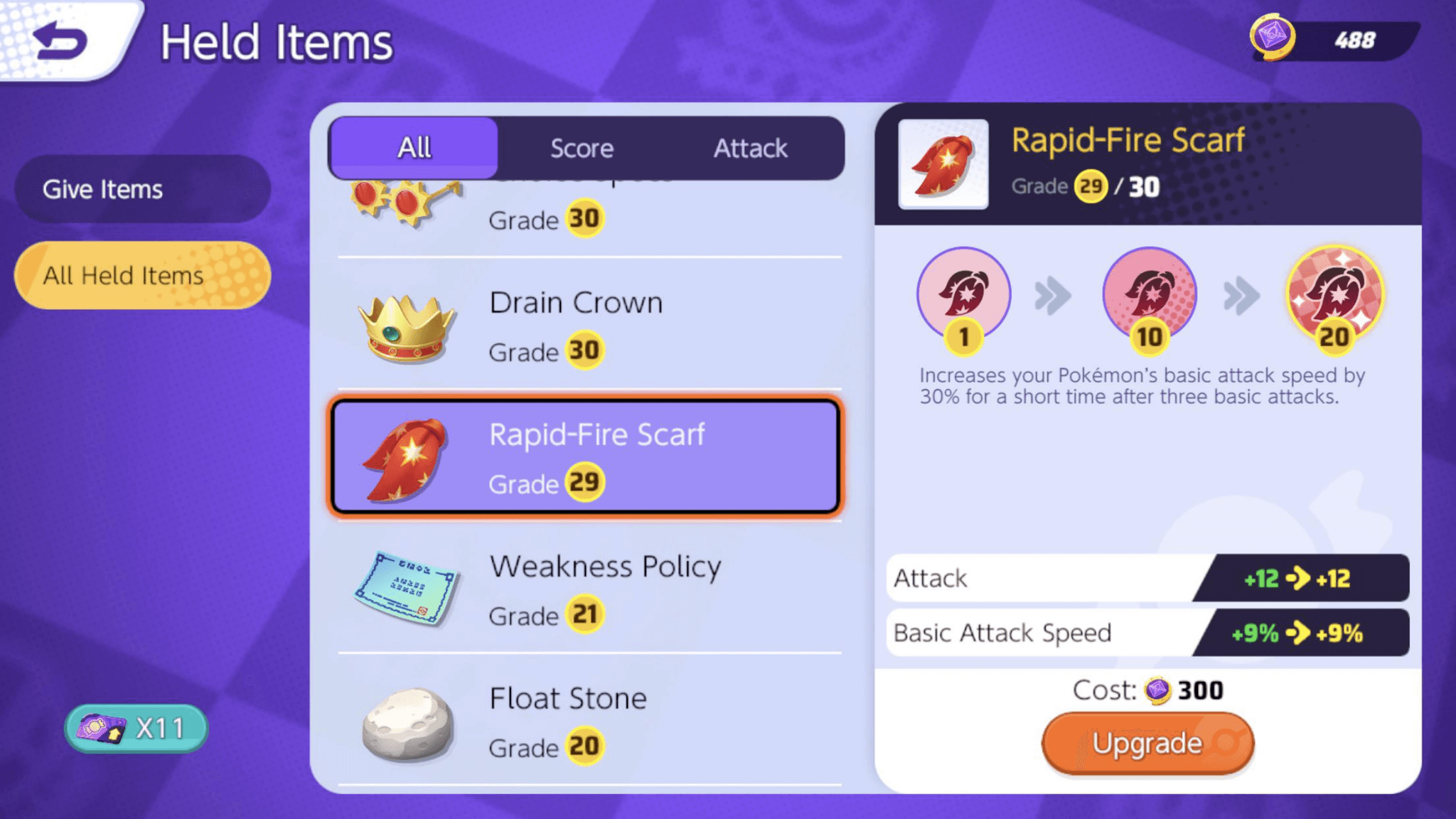Image resolution: width=1456 pixels, height=819 pixels.
Task: Click the Give Items button
Action: (141, 188)
